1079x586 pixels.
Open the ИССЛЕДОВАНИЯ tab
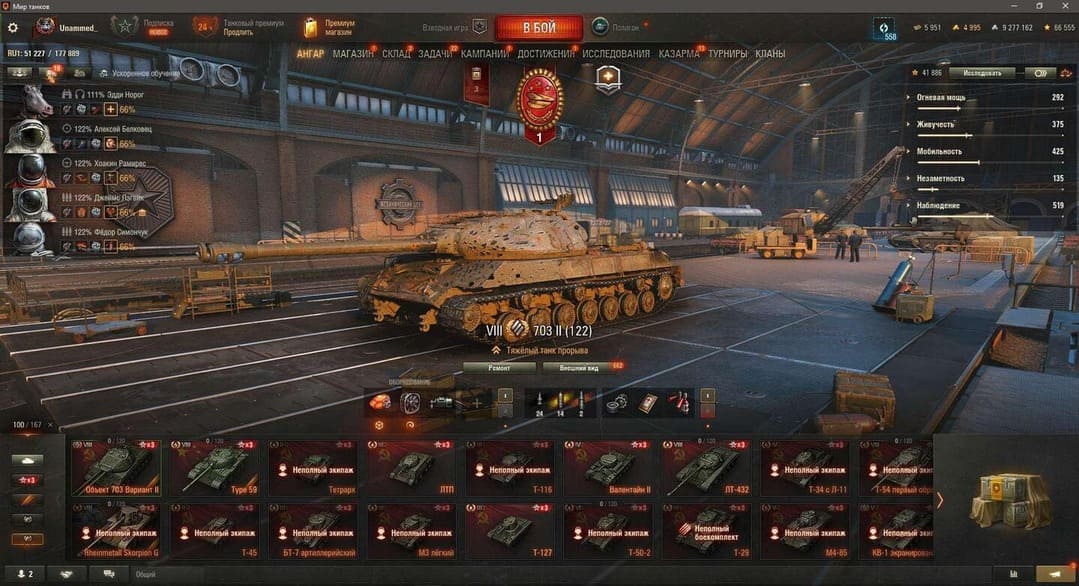tap(616, 54)
